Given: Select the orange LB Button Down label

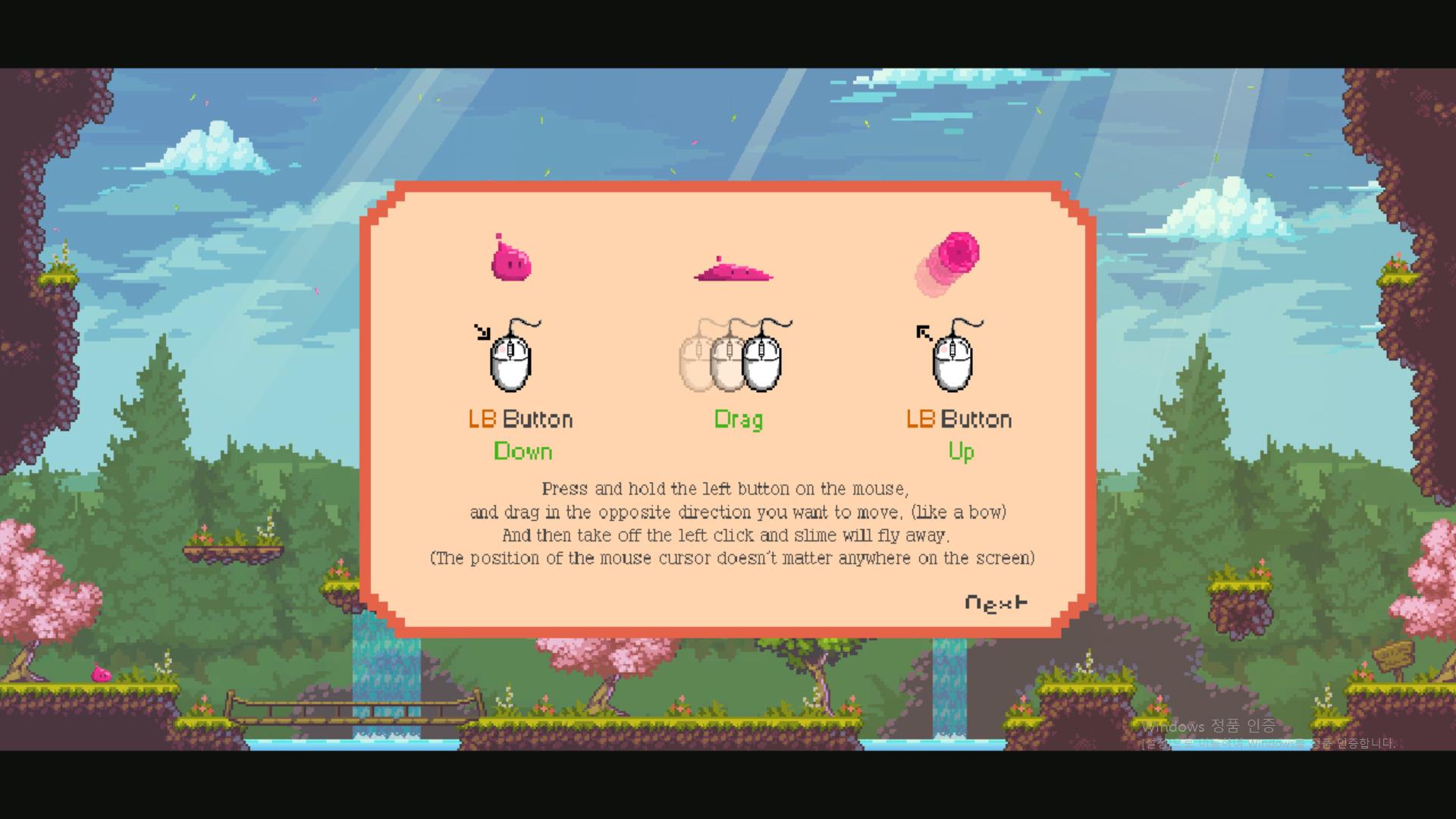Looking at the screenshot, I should (x=520, y=419).
